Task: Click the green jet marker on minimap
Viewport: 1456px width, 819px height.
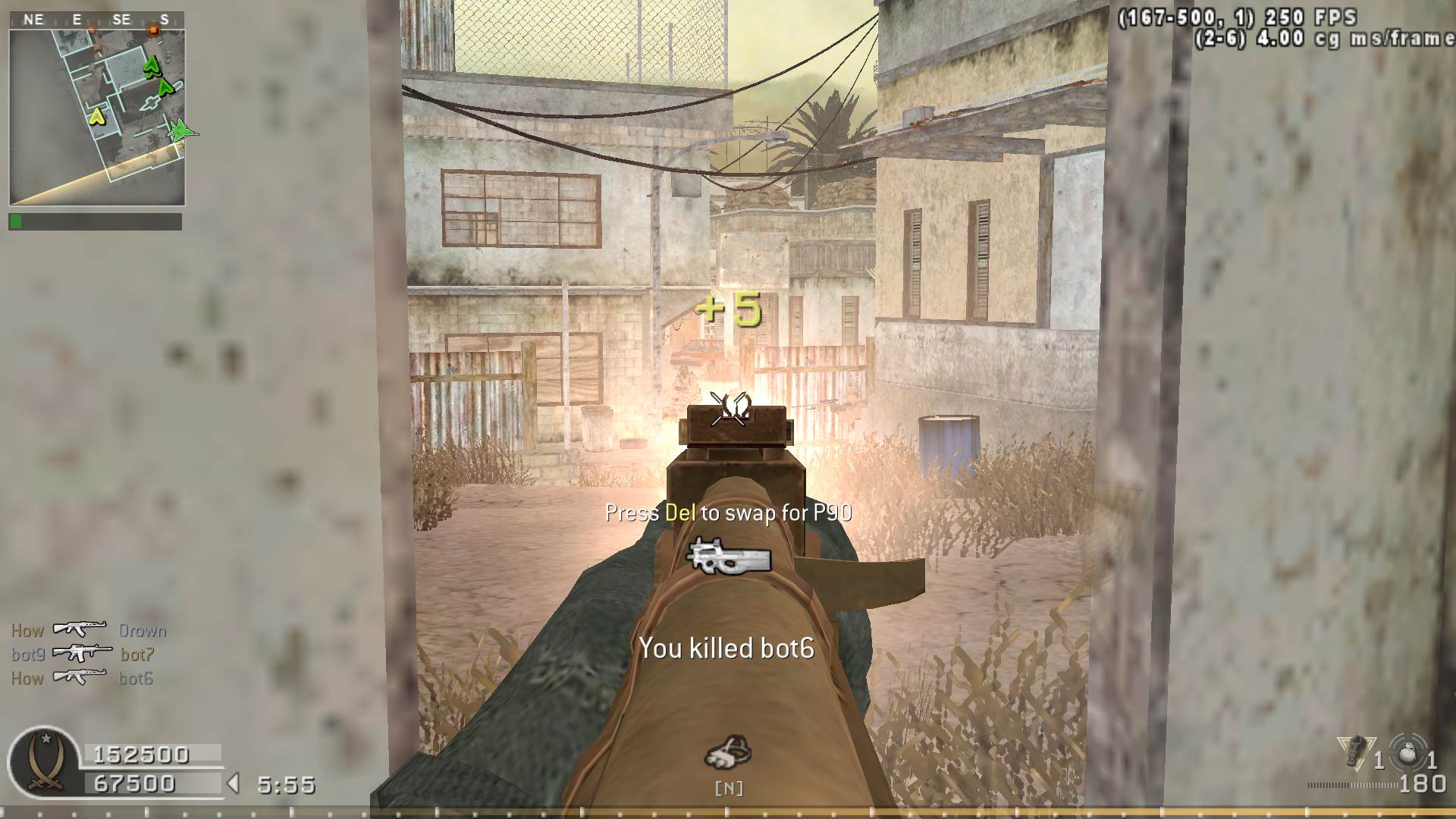Action: (x=180, y=130)
